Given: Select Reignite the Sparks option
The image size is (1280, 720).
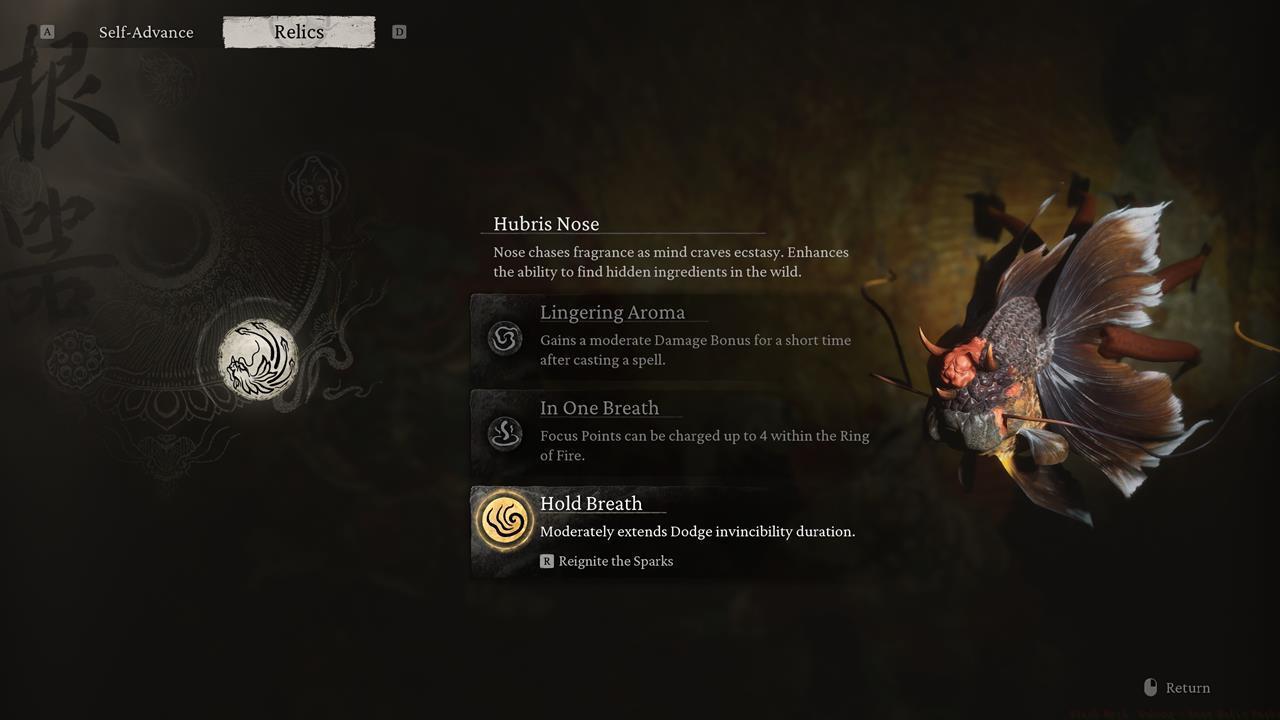Looking at the screenshot, I should [615, 561].
